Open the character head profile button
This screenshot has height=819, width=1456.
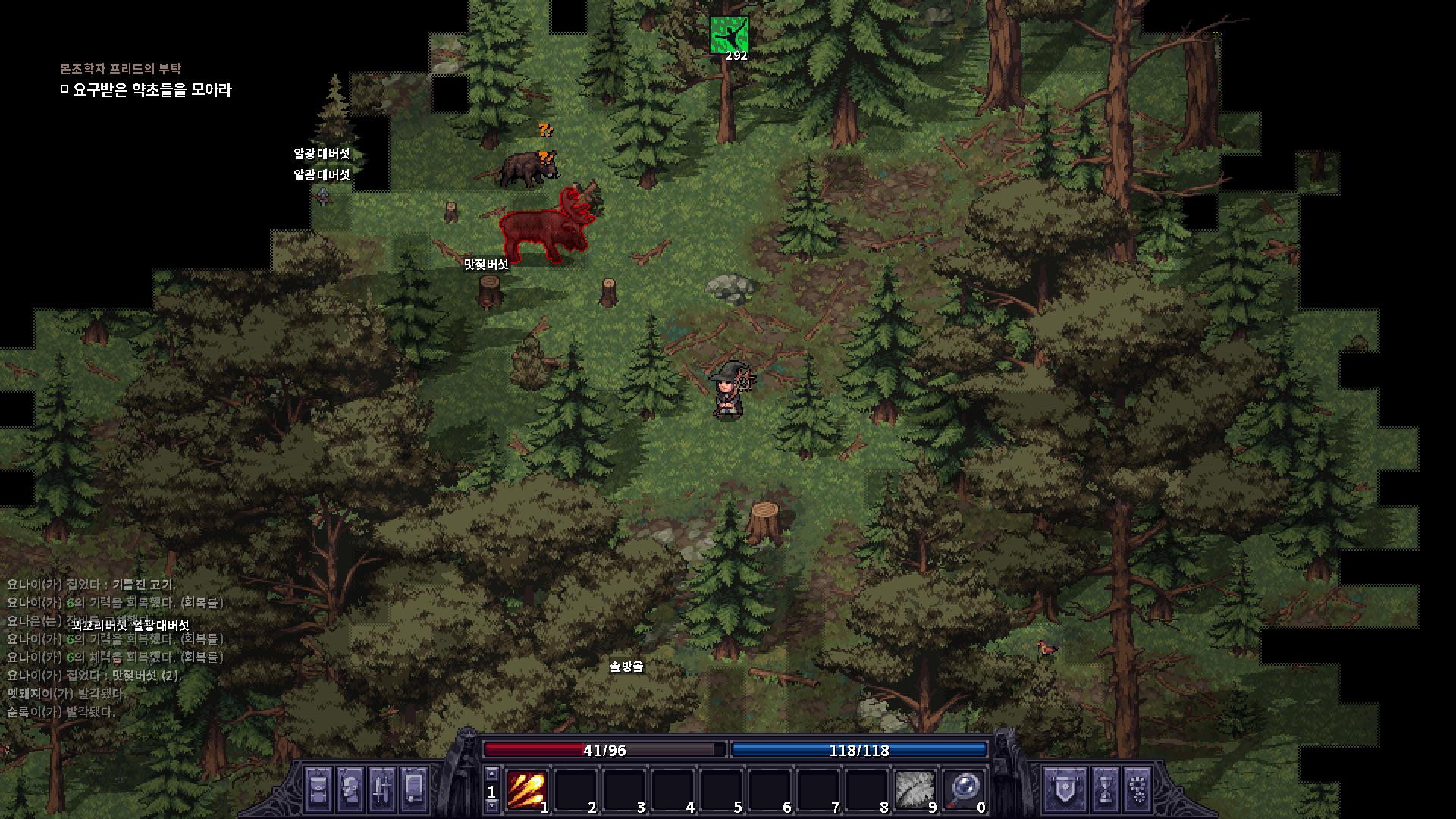pyautogui.click(x=350, y=789)
